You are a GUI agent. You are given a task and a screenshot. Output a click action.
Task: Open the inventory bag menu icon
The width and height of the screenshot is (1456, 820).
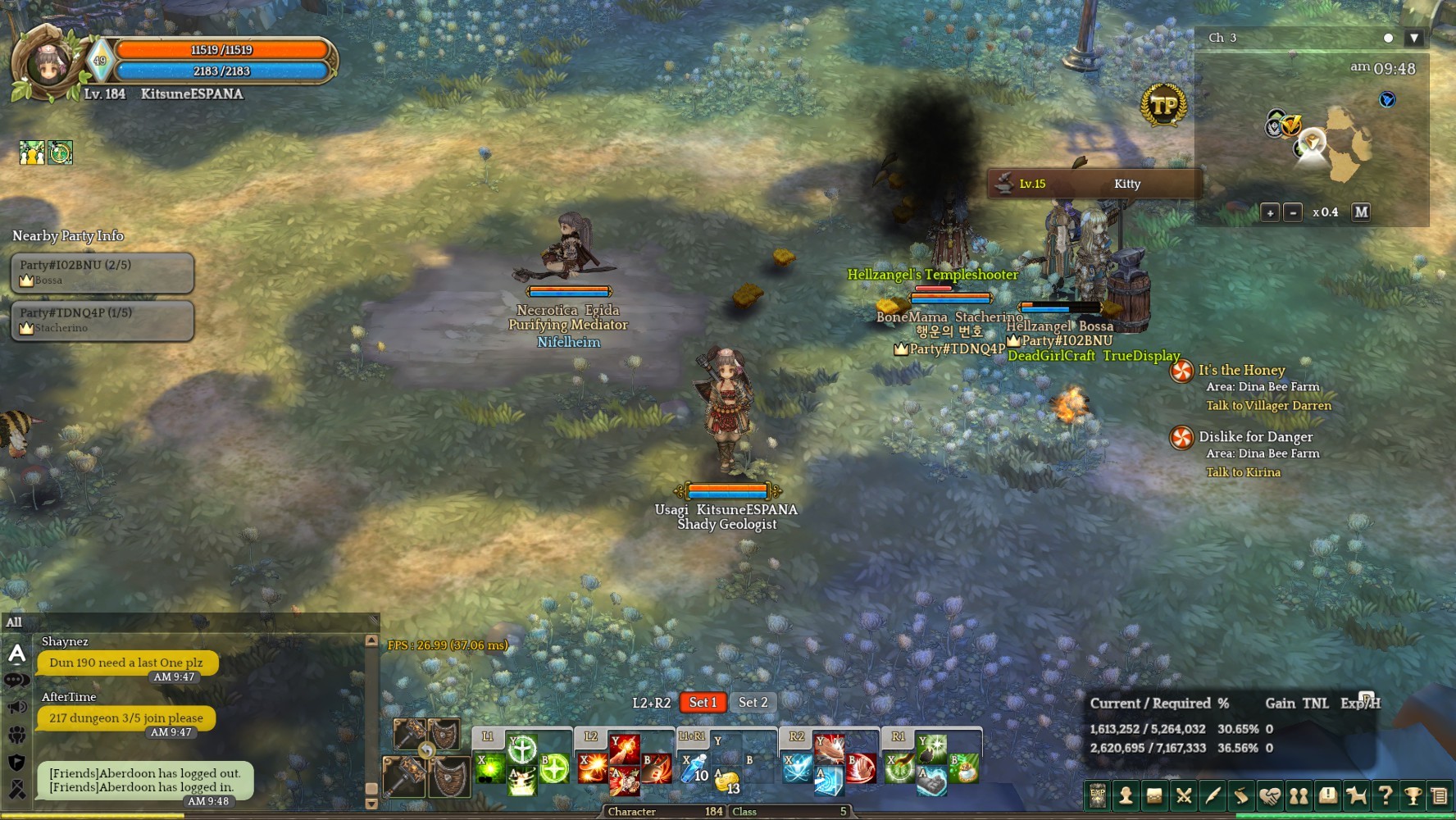(x=1154, y=795)
